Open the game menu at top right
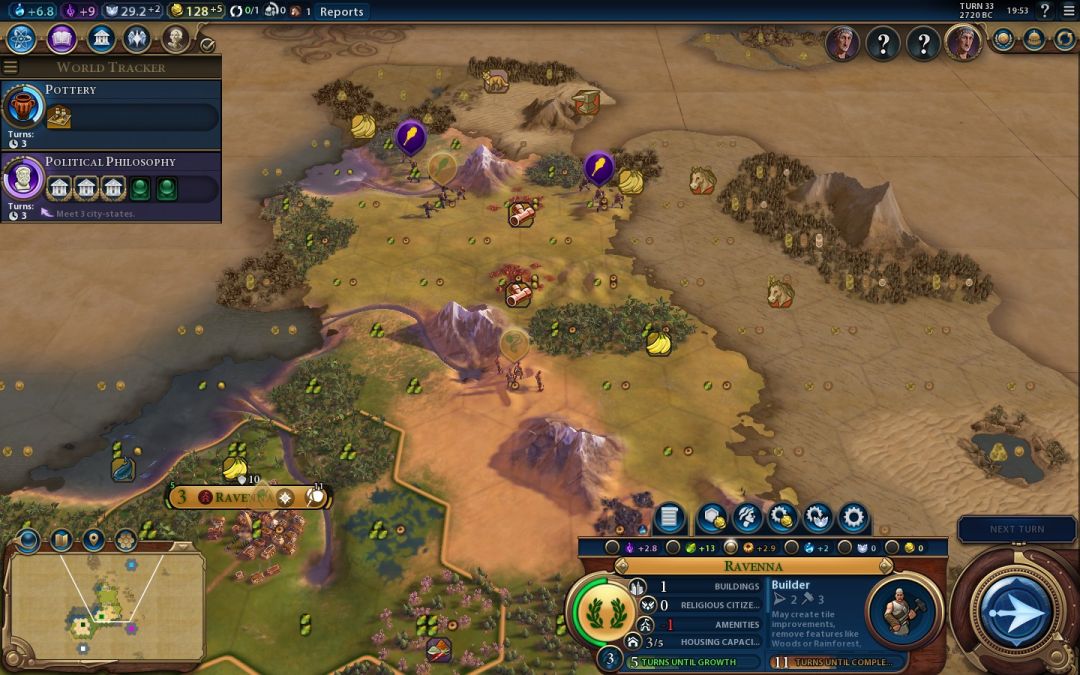1080x675 pixels. (1067, 11)
